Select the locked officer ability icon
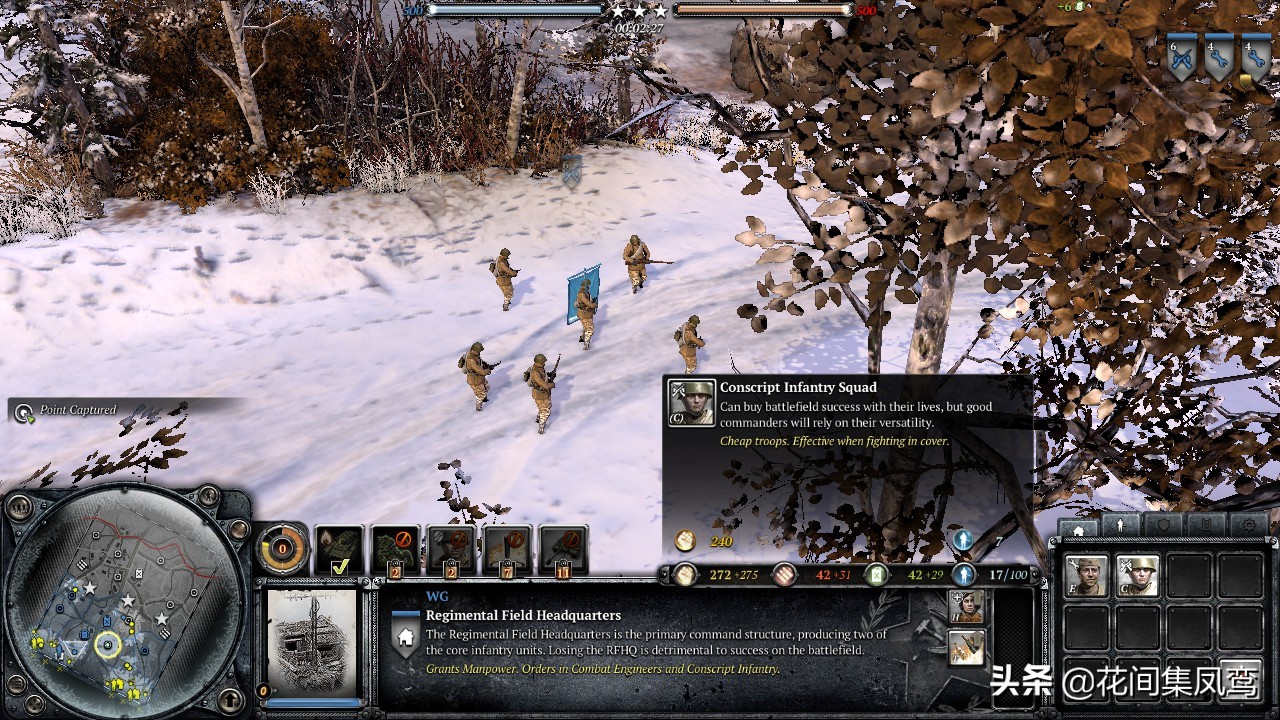The height and width of the screenshot is (720, 1280). pyautogui.click(x=451, y=550)
